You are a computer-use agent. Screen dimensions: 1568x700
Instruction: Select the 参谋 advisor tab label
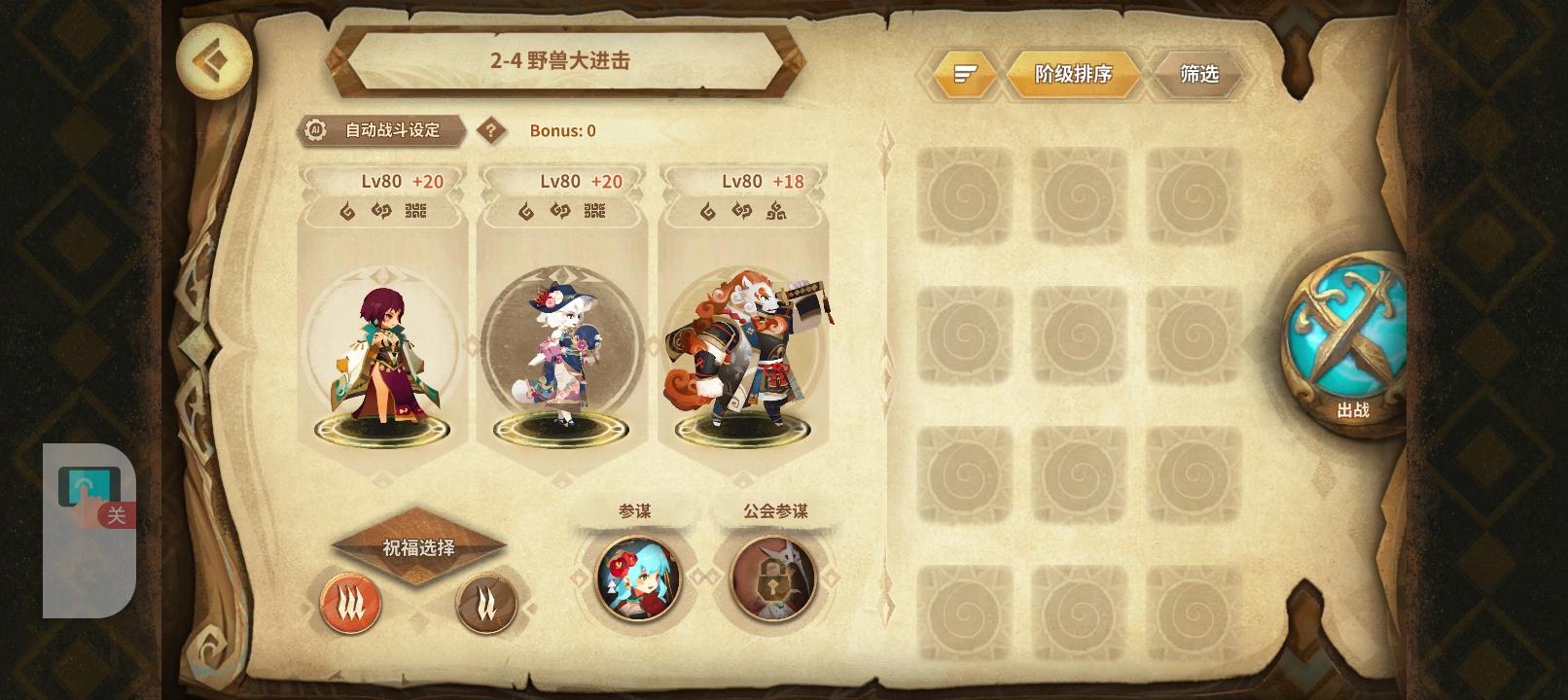[636, 509]
